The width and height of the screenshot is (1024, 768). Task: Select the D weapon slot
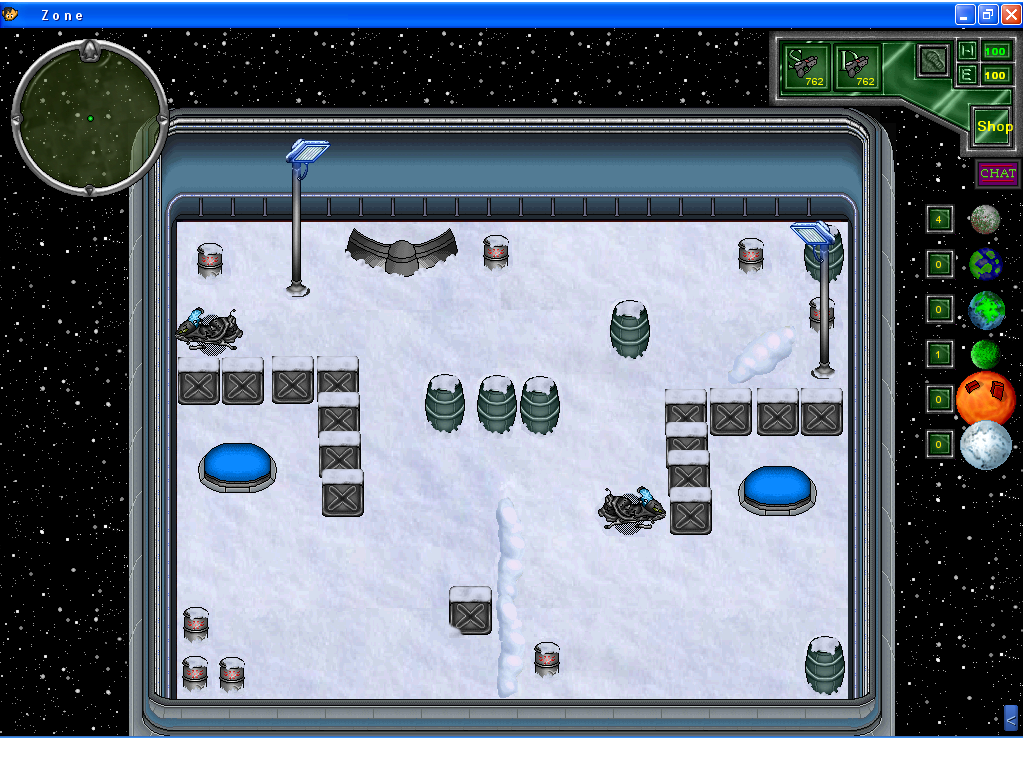tap(858, 67)
